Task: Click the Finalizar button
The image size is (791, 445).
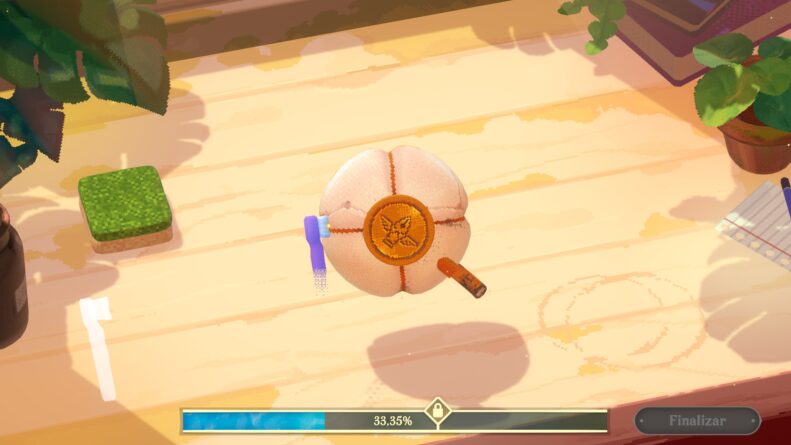Action: click(x=697, y=420)
